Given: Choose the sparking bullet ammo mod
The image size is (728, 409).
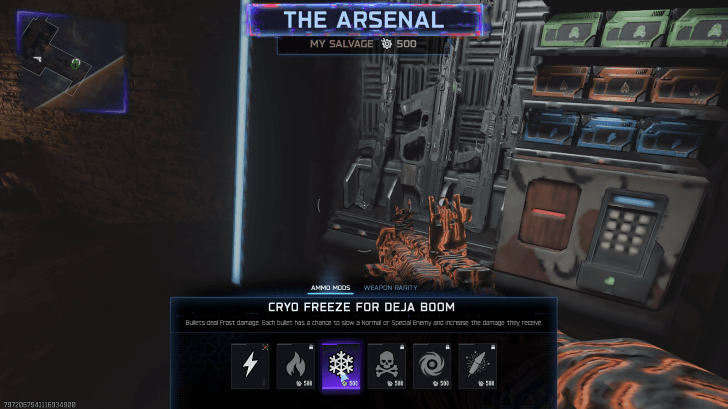Looking at the screenshot, I should point(478,366).
